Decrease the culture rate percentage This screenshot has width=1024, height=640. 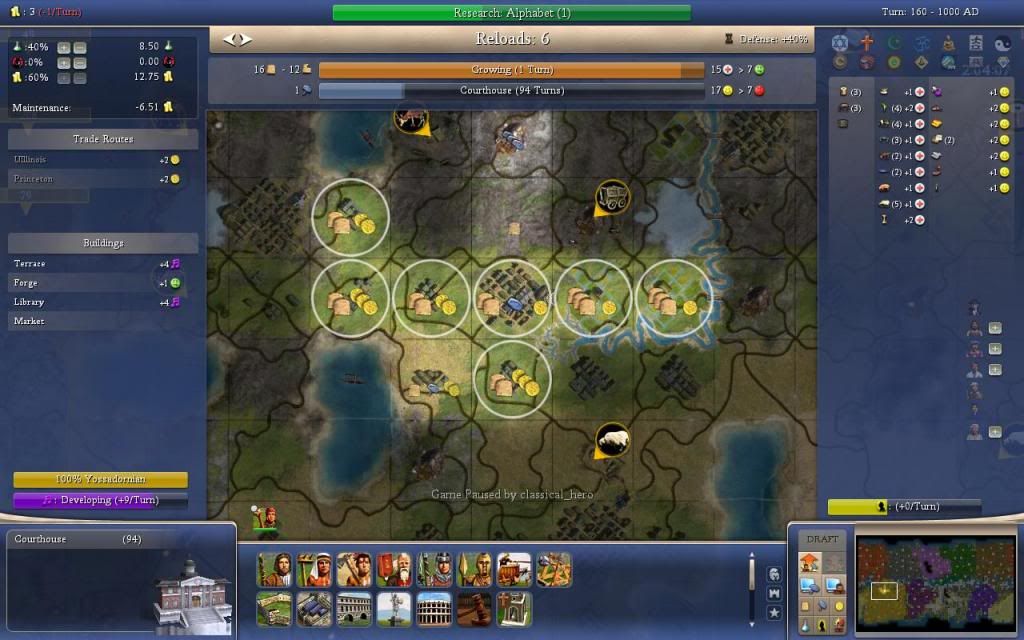pos(80,62)
